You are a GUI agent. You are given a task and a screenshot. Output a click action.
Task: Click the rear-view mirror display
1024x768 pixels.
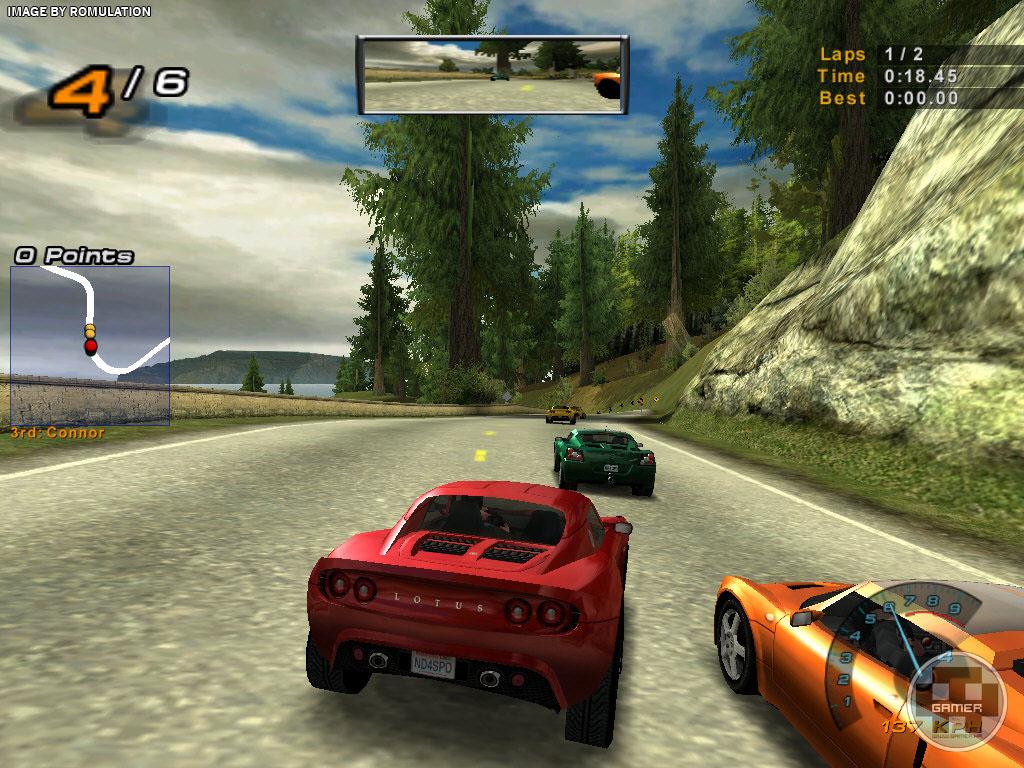tap(492, 74)
